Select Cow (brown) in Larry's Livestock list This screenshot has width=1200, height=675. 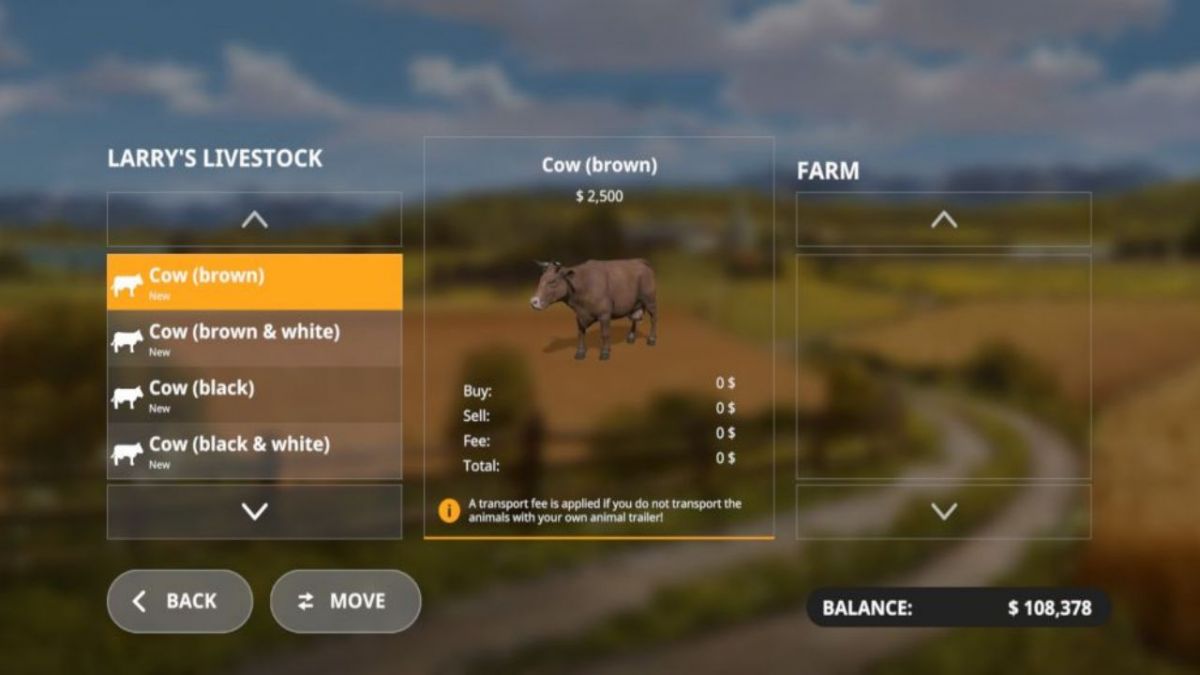pyautogui.click(x=254, y=282)
